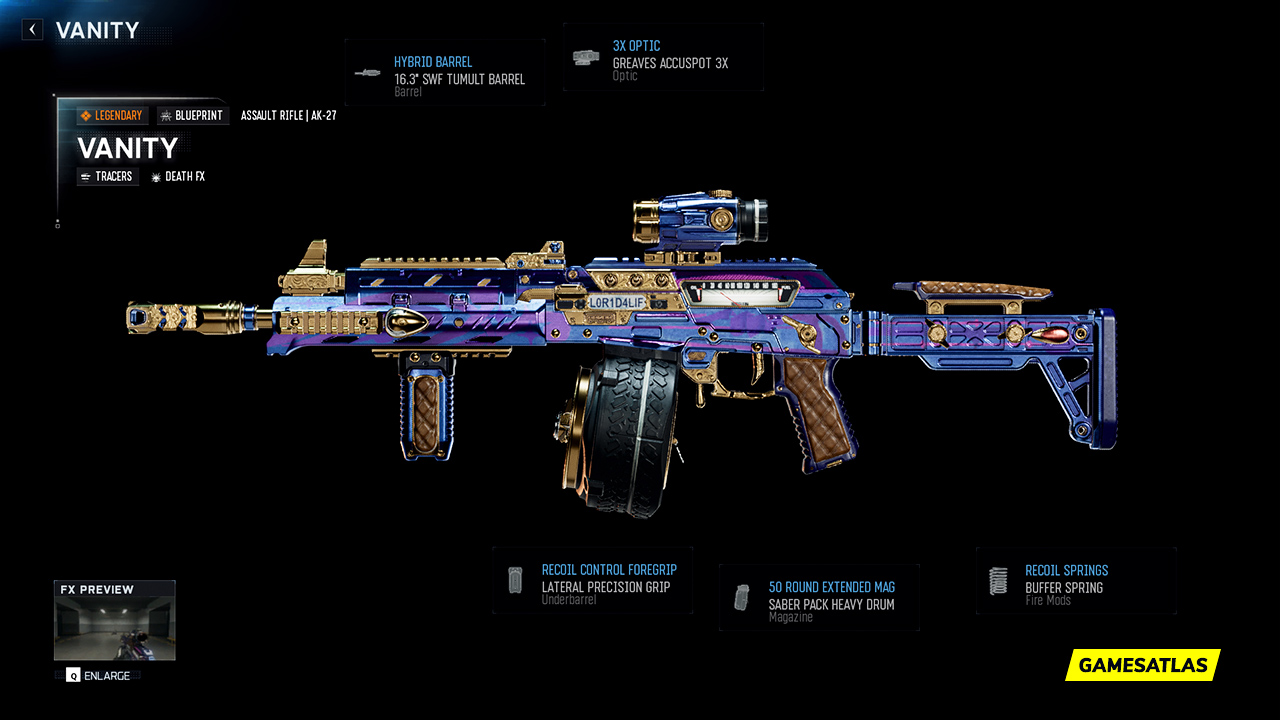Viewport: 1280px width, 720px height.
Task: Toggle the Tracers effect badge
Action: point(107,176)
